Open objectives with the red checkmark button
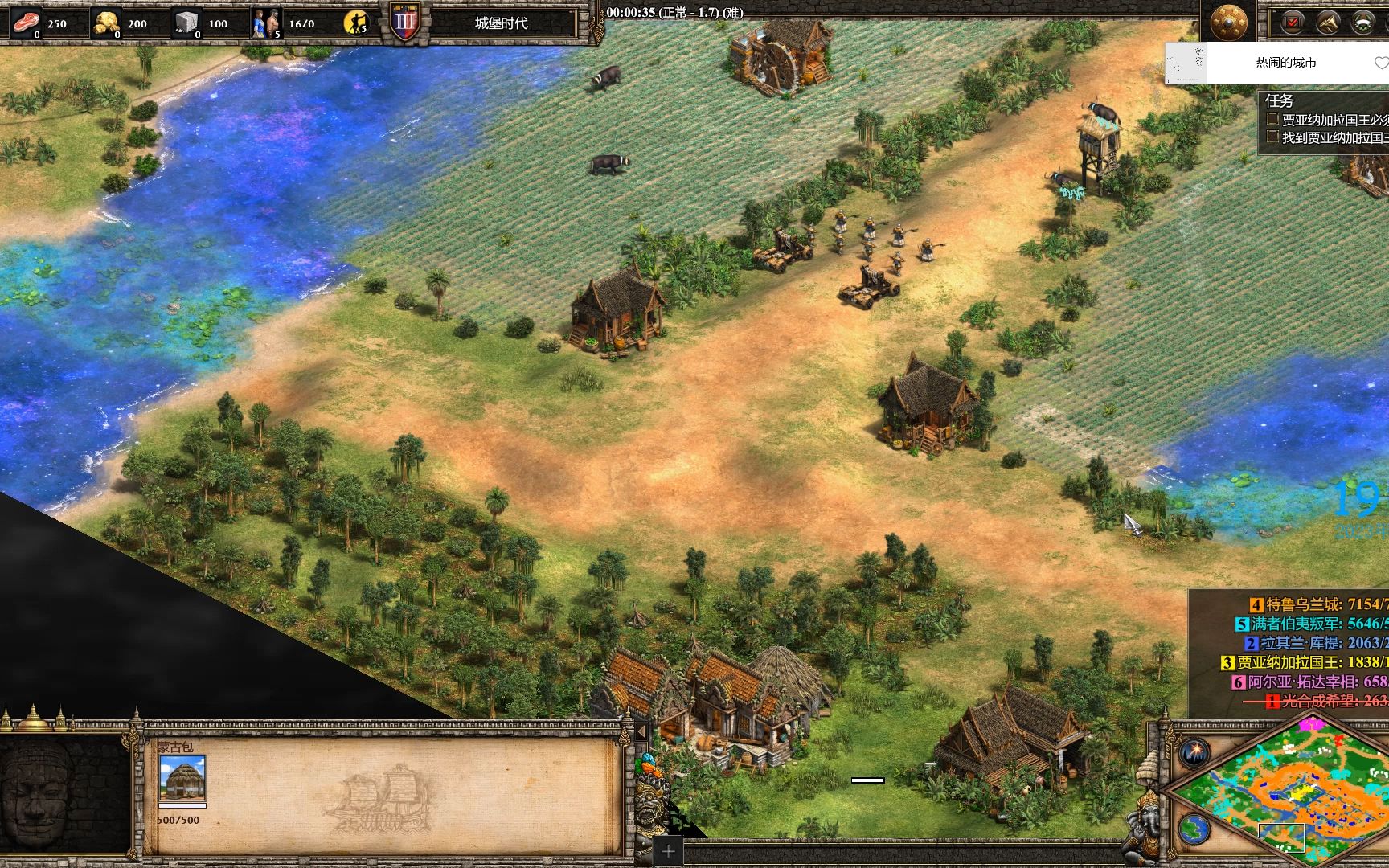1389x868 pixels. (x=1293, y=23)
